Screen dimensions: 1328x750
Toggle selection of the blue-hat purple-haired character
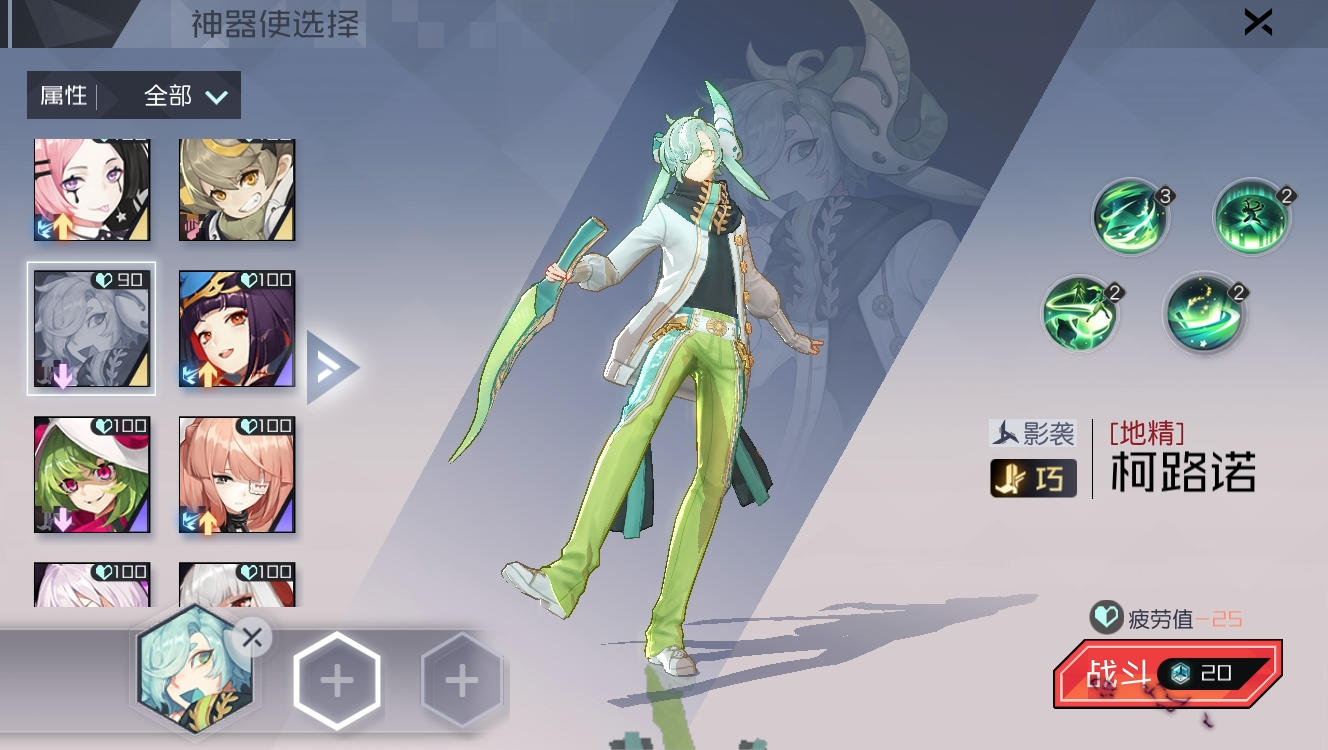click(236, 328)
